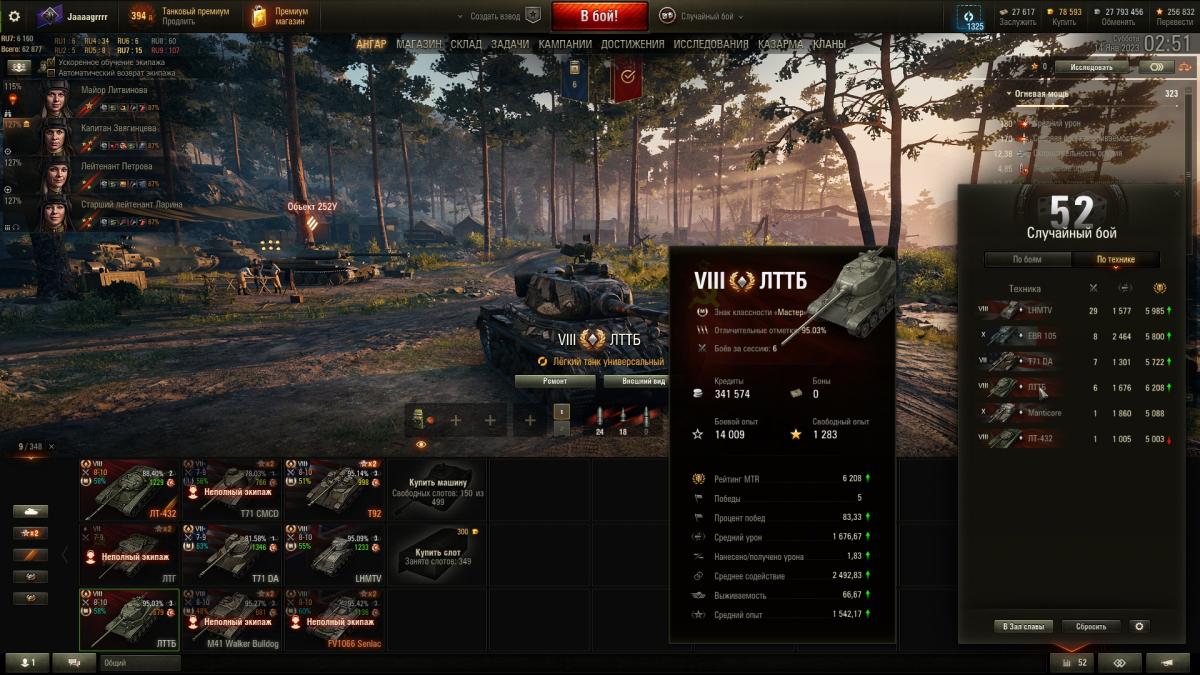This screenshot has width=1200, height=675.
Task: Toggle Ускоренное обучение экипажа checkbox
Action: tap(52, 62)
